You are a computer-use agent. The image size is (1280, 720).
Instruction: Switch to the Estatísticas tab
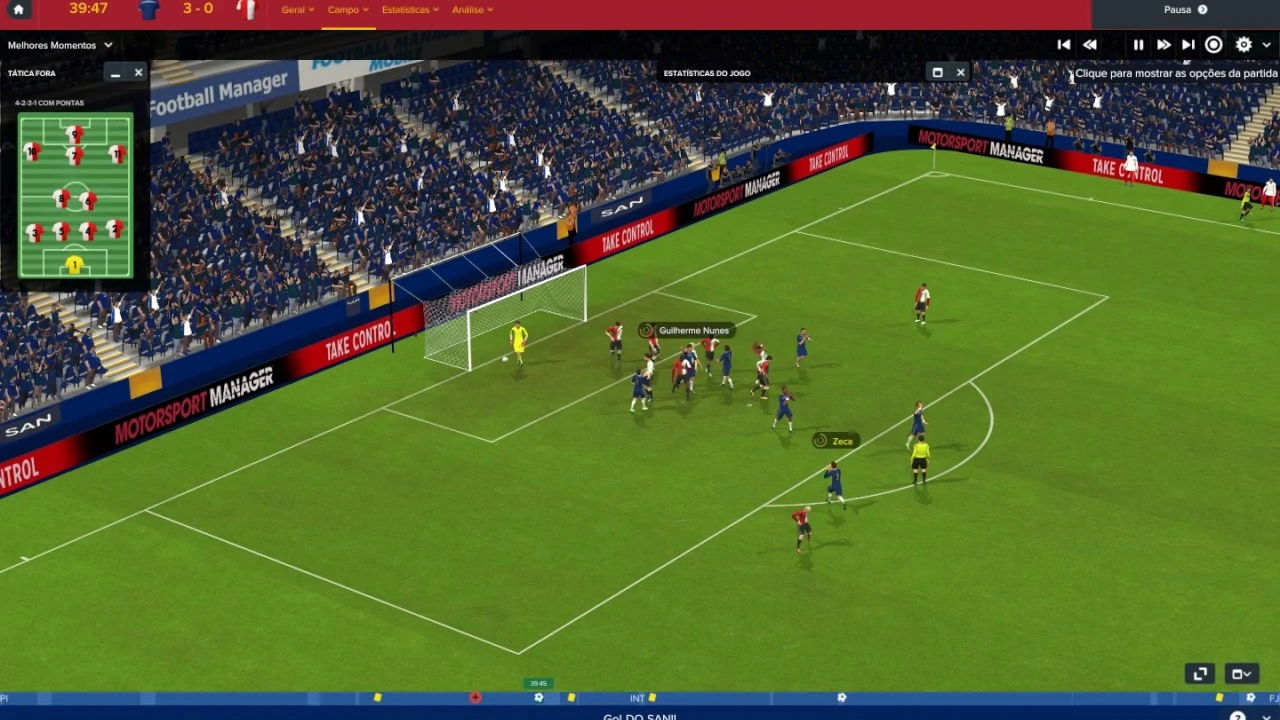point(406,9)
